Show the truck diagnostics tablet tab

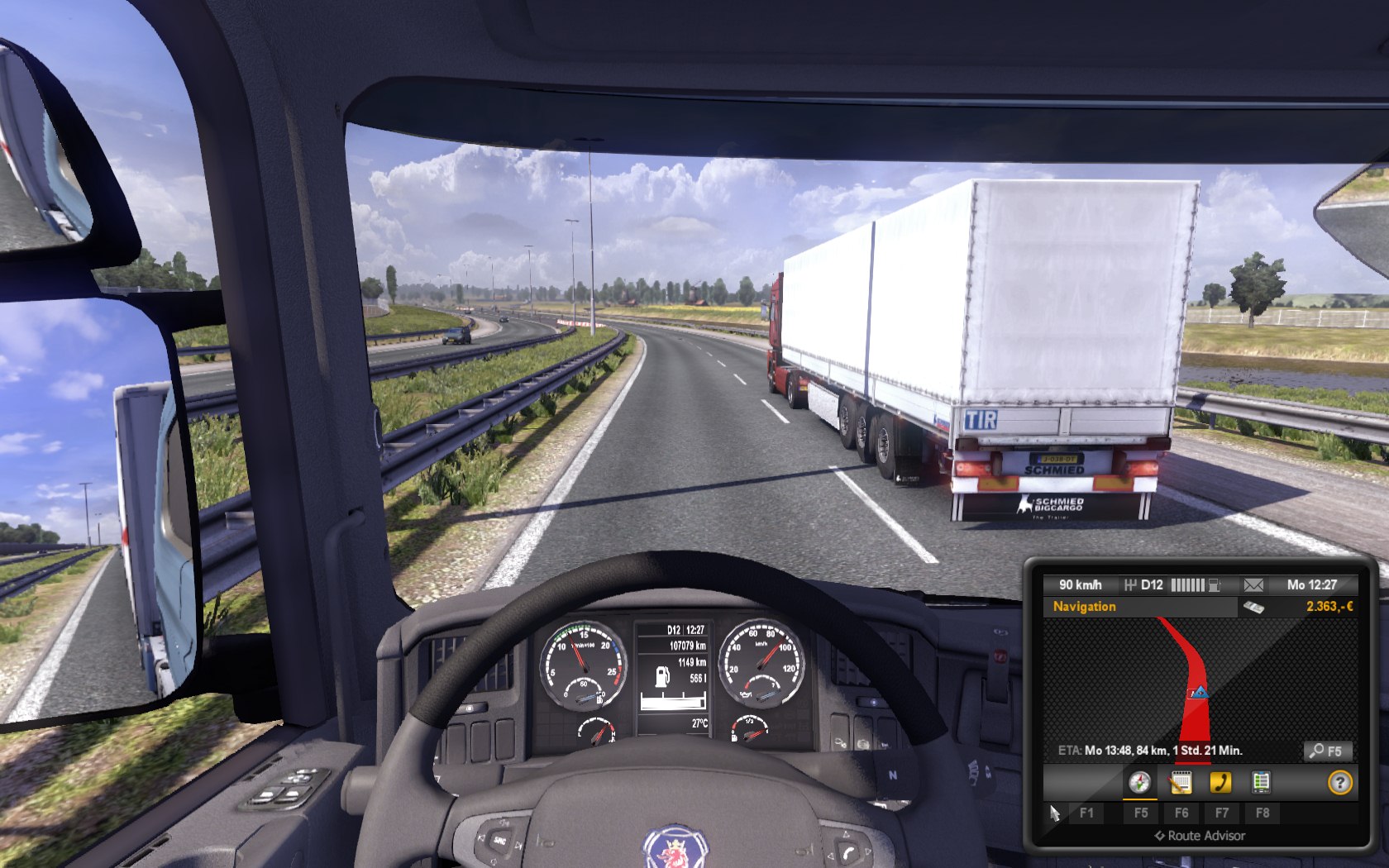click(1261, 782)
